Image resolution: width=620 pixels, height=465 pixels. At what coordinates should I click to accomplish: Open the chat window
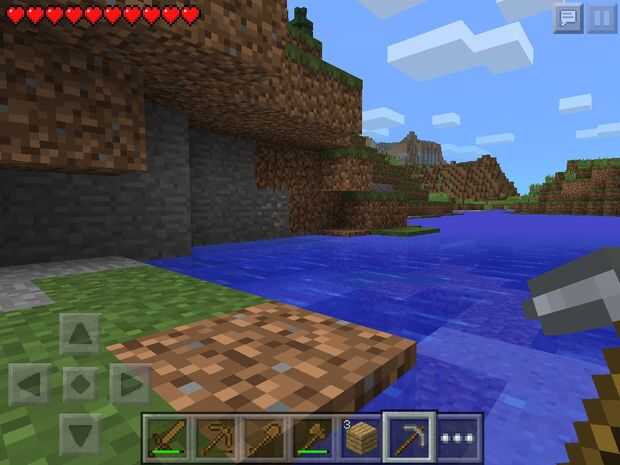(568, 17)
